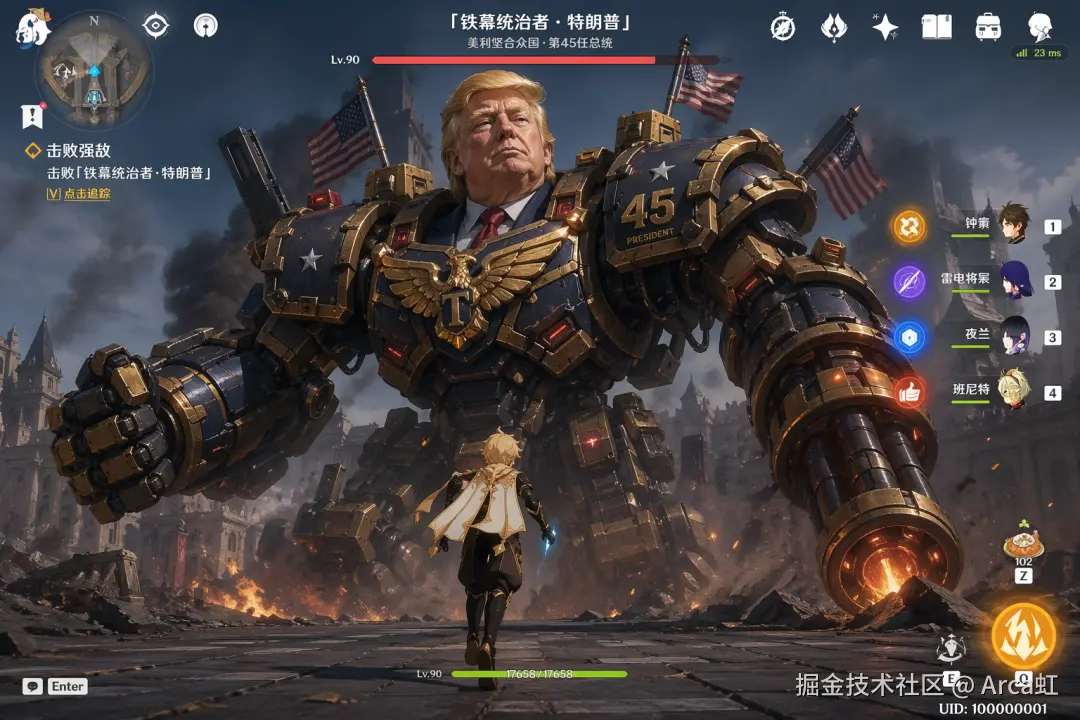Viewport: 1080px width, 720px height.
Task: Open the quest bookmark icon with exclamation mark
Action: pyautogui.click(x=33, y=116)
